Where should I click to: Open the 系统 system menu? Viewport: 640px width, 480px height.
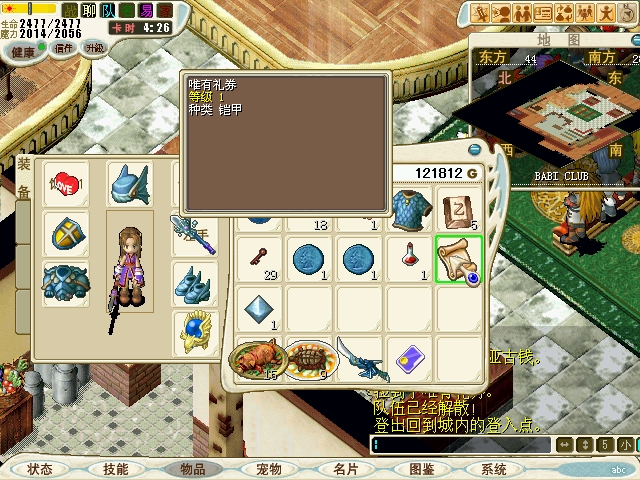[x=494, y=468]
